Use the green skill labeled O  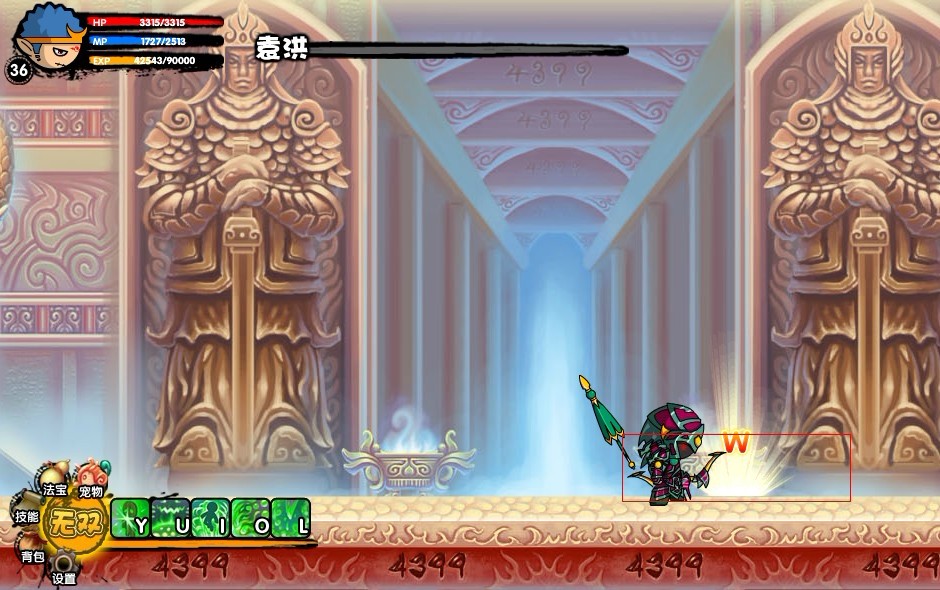click(251, 518)
